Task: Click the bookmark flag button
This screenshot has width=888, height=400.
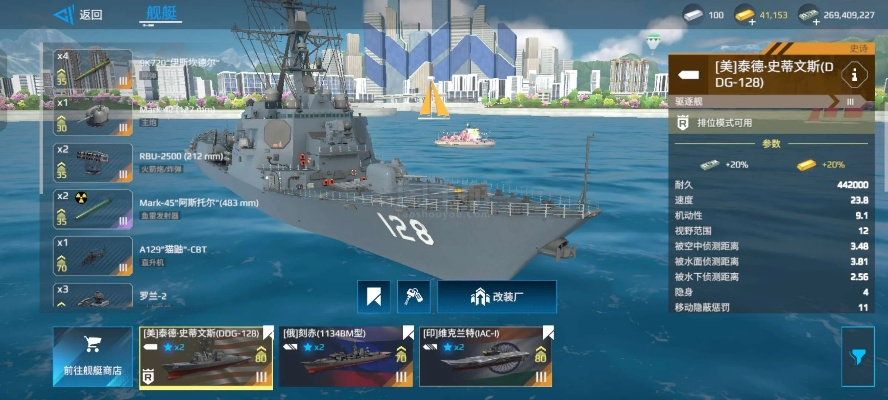Action: (374, 297)
